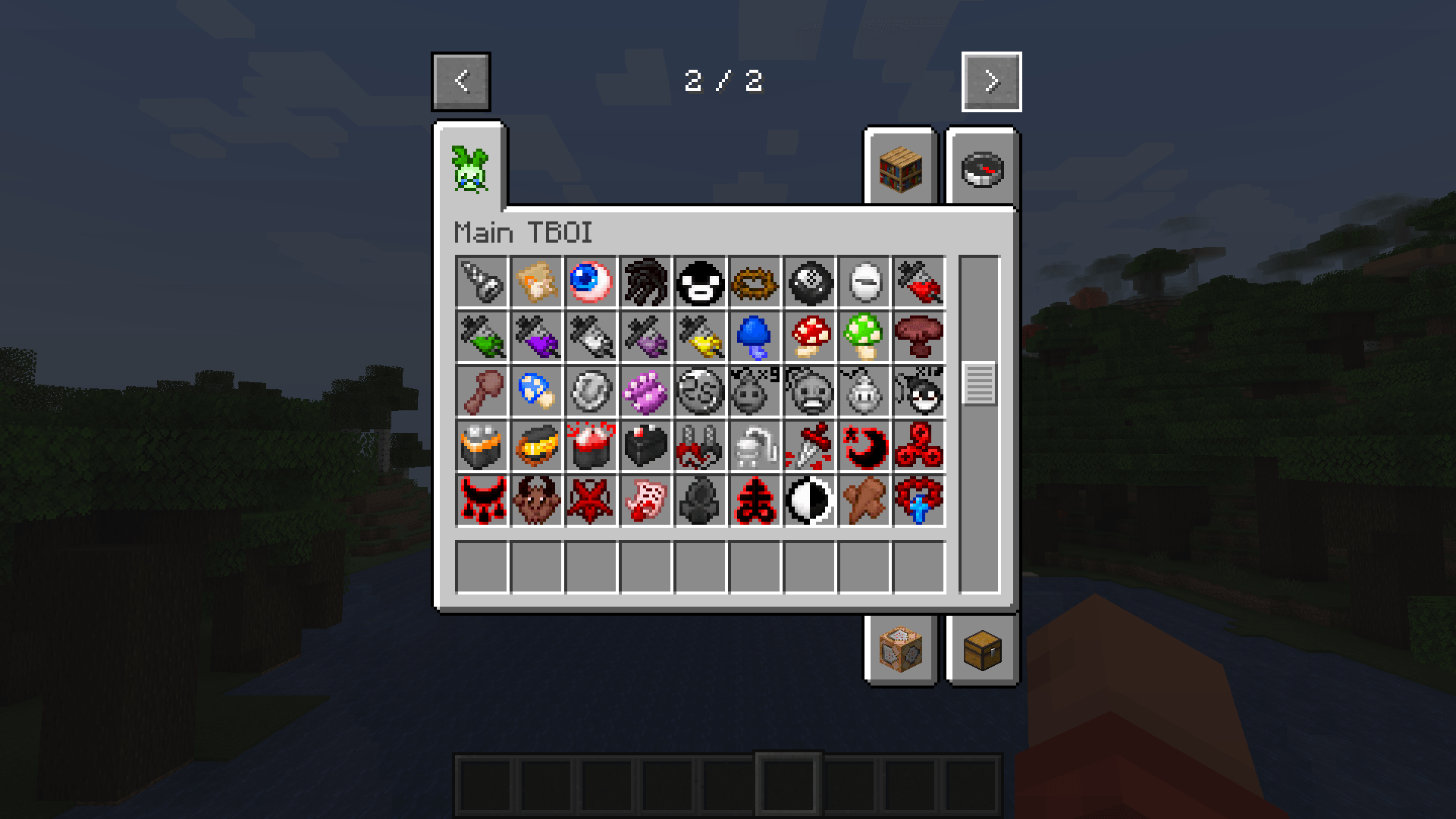Image resolution: width=1456 pixels, height=819 pixels.
Task: Grab the gingerbread man figure item
Action: (863, 500)
